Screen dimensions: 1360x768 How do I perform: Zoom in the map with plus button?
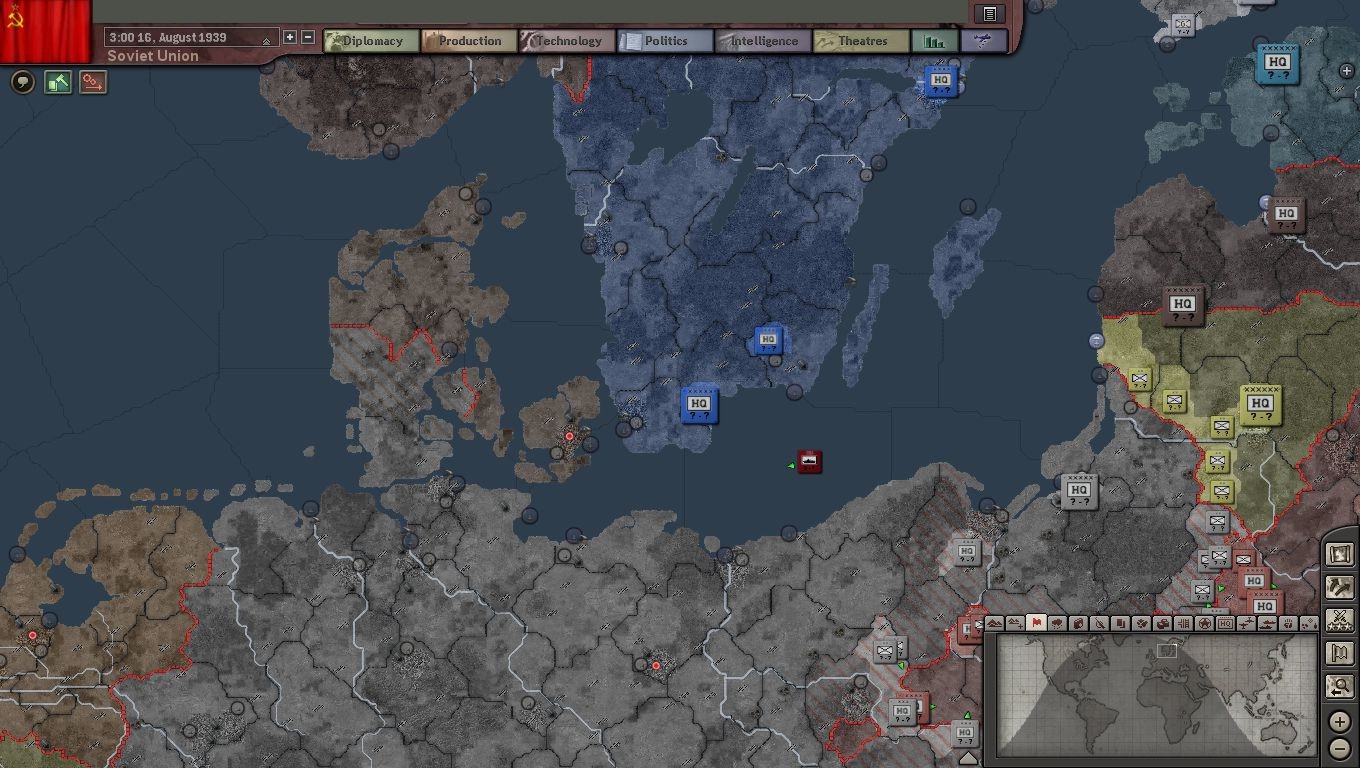[x=1340, y=721]
